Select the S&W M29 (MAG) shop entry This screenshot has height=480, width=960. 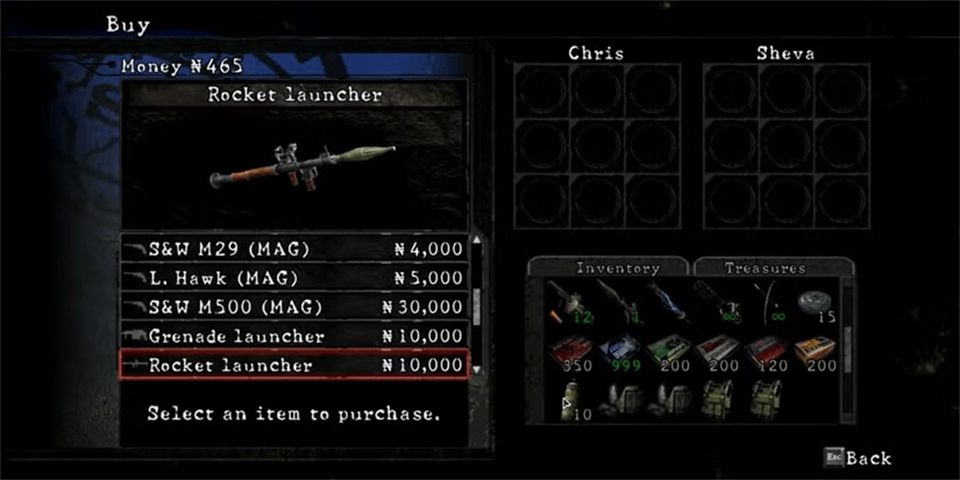click(x=295, y=249)
